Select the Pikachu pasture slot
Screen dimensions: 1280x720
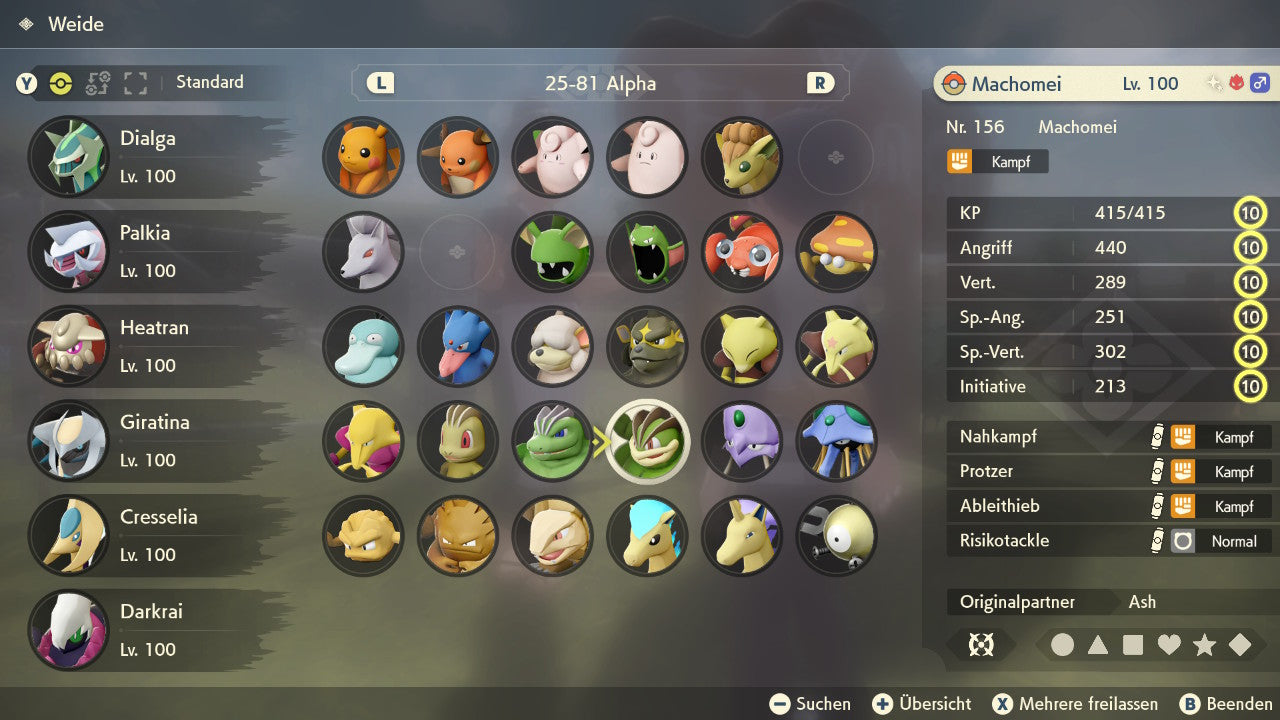(363, 157)
